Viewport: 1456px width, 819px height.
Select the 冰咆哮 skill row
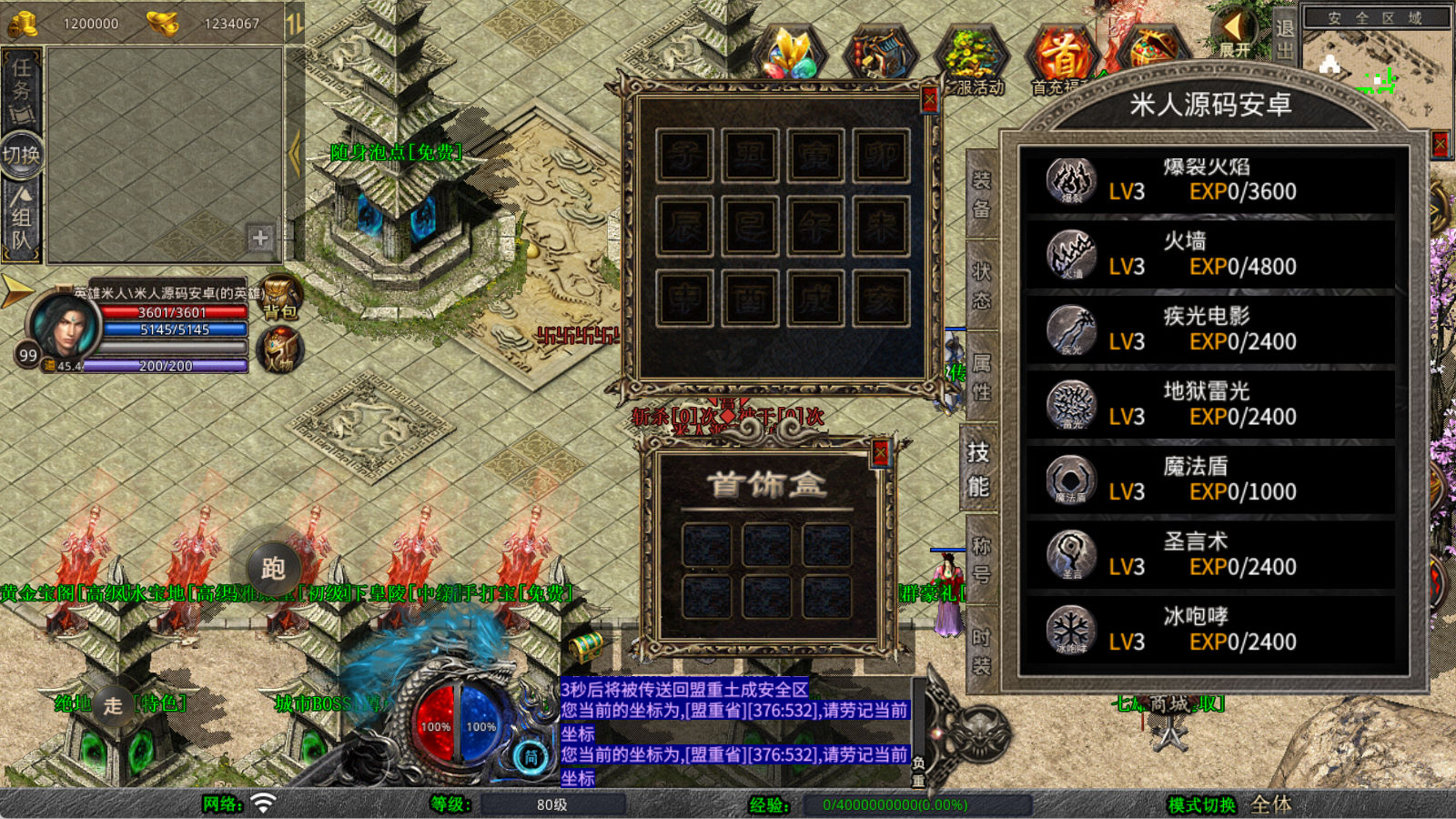tap(1210, 630)
